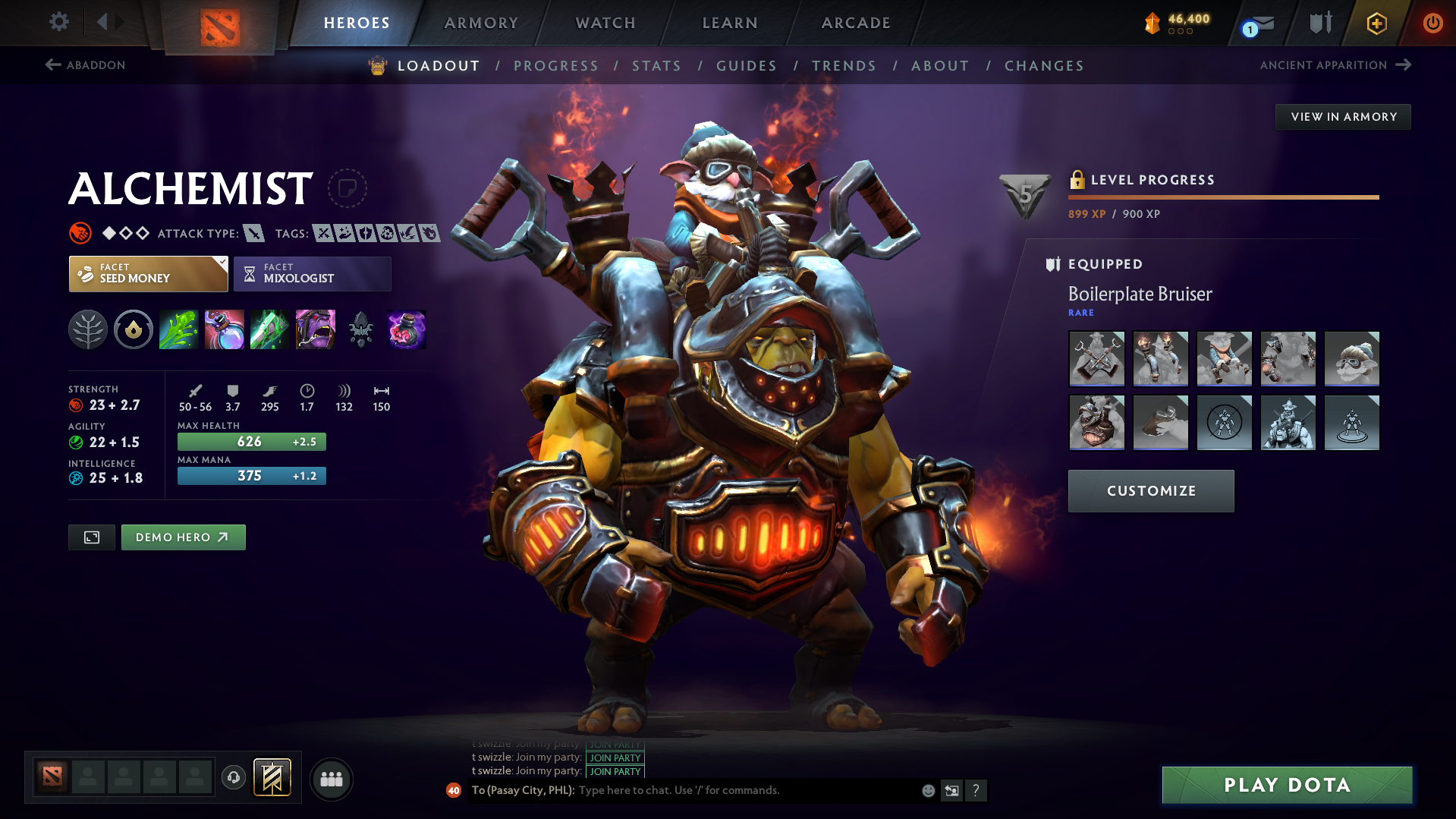The width and height of the screenshot is (1456, 819).
Task: Switch to the Mixologist facet
Action: point(311,273)
